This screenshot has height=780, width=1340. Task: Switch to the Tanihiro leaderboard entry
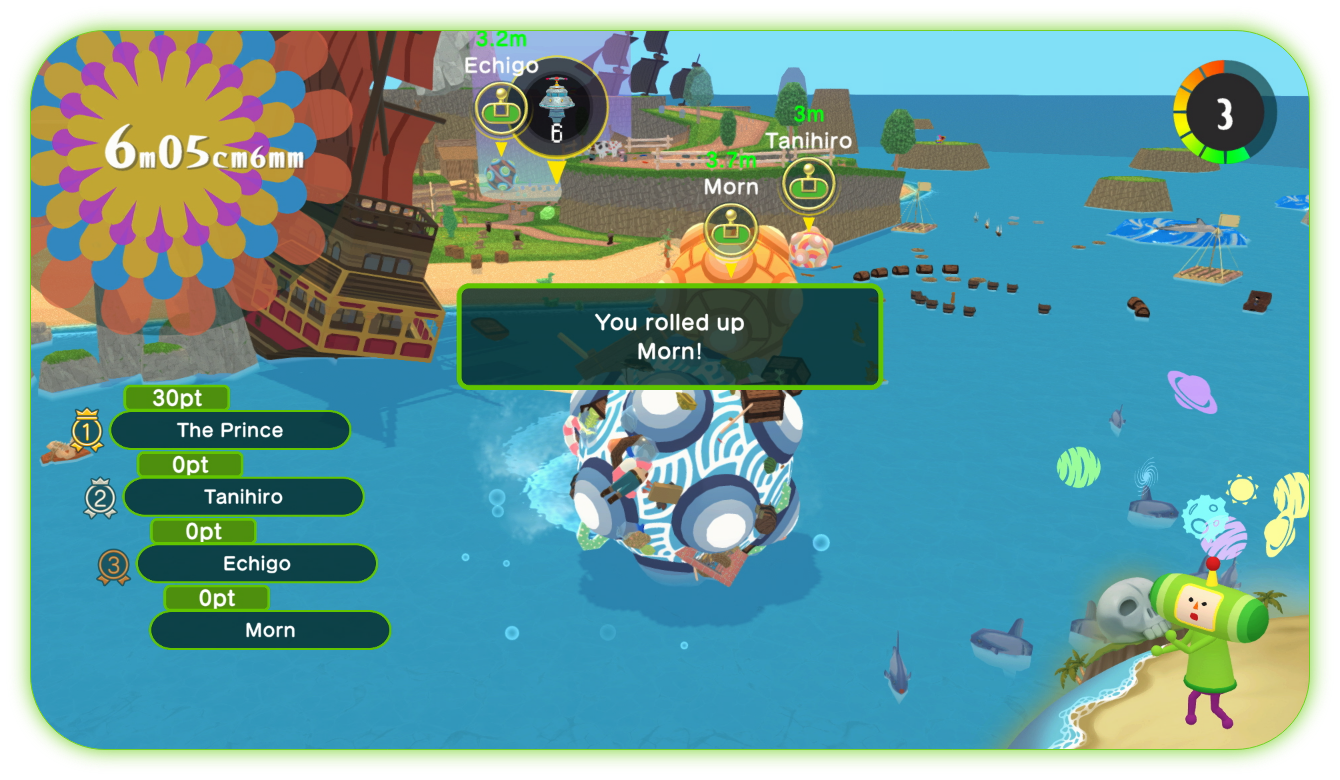pos(243,496)
